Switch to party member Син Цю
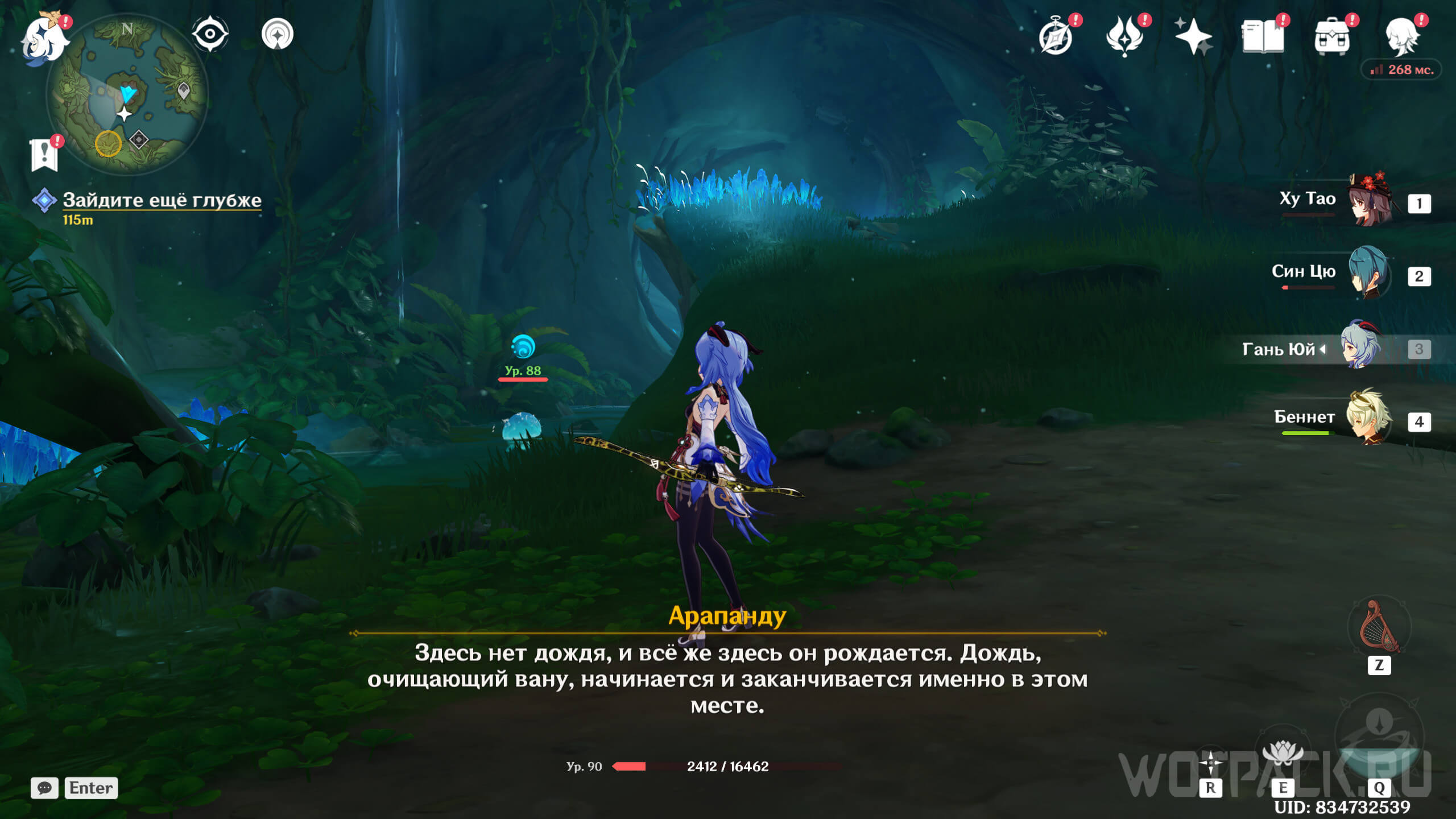 click(1368, 273)
